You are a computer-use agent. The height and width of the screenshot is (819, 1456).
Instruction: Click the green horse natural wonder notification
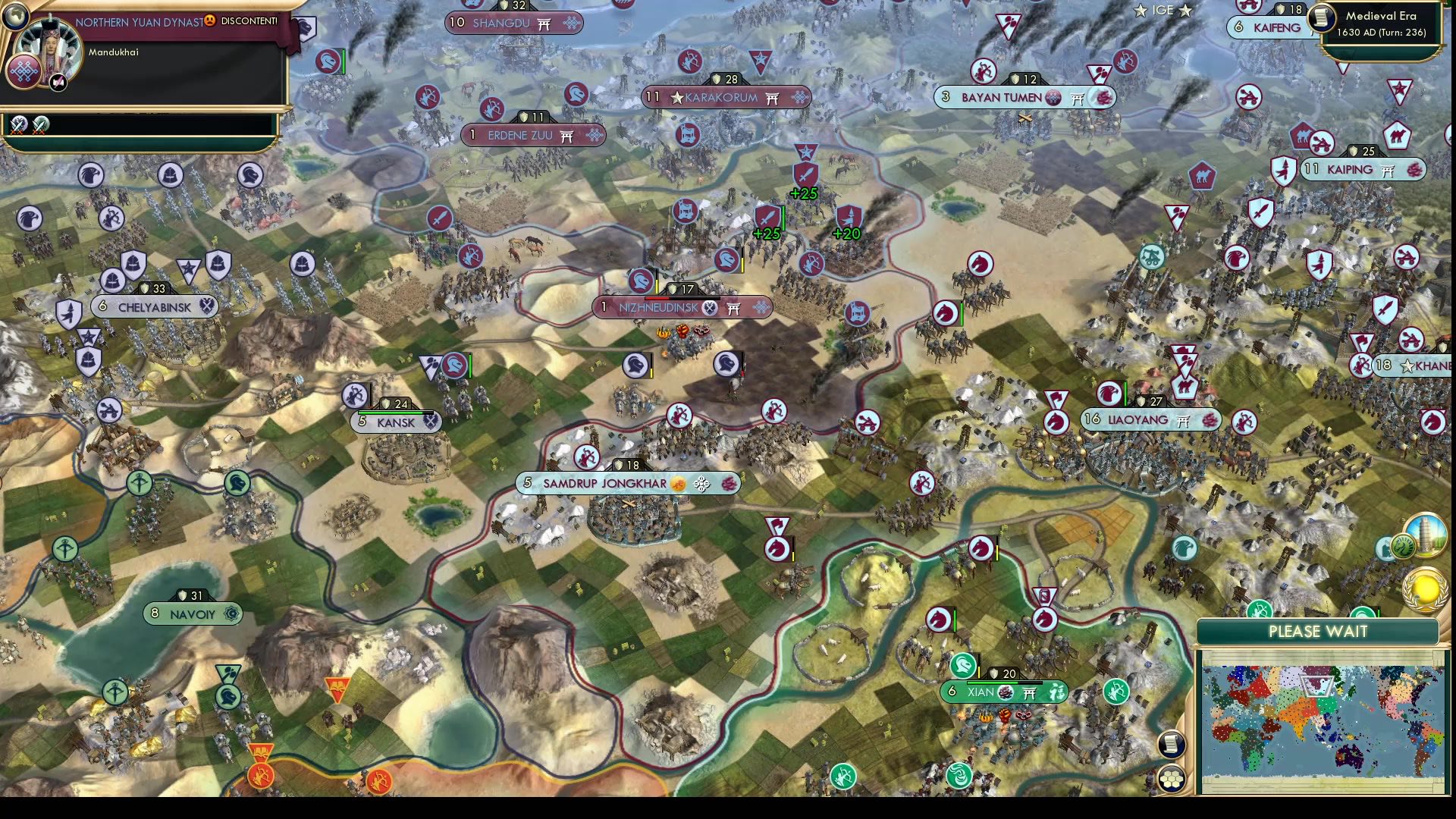[1404, 547]
